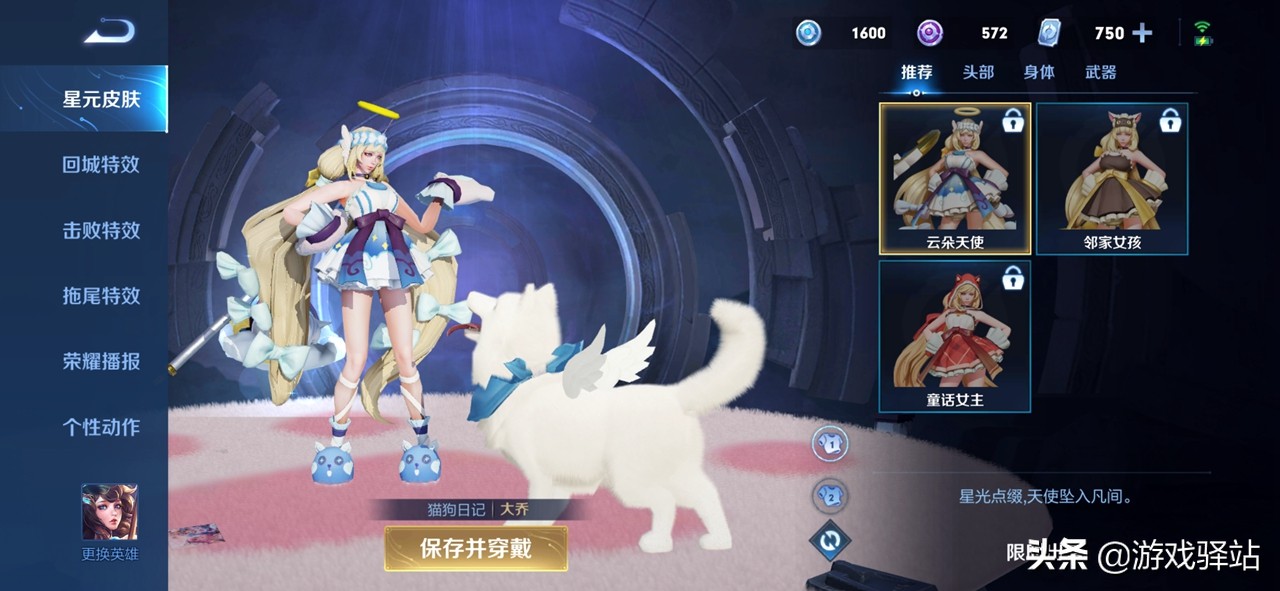This screenshot has width=1280, height=591.
Task: Open the 星元皮肤 menu entry
Action: (101, 99)
